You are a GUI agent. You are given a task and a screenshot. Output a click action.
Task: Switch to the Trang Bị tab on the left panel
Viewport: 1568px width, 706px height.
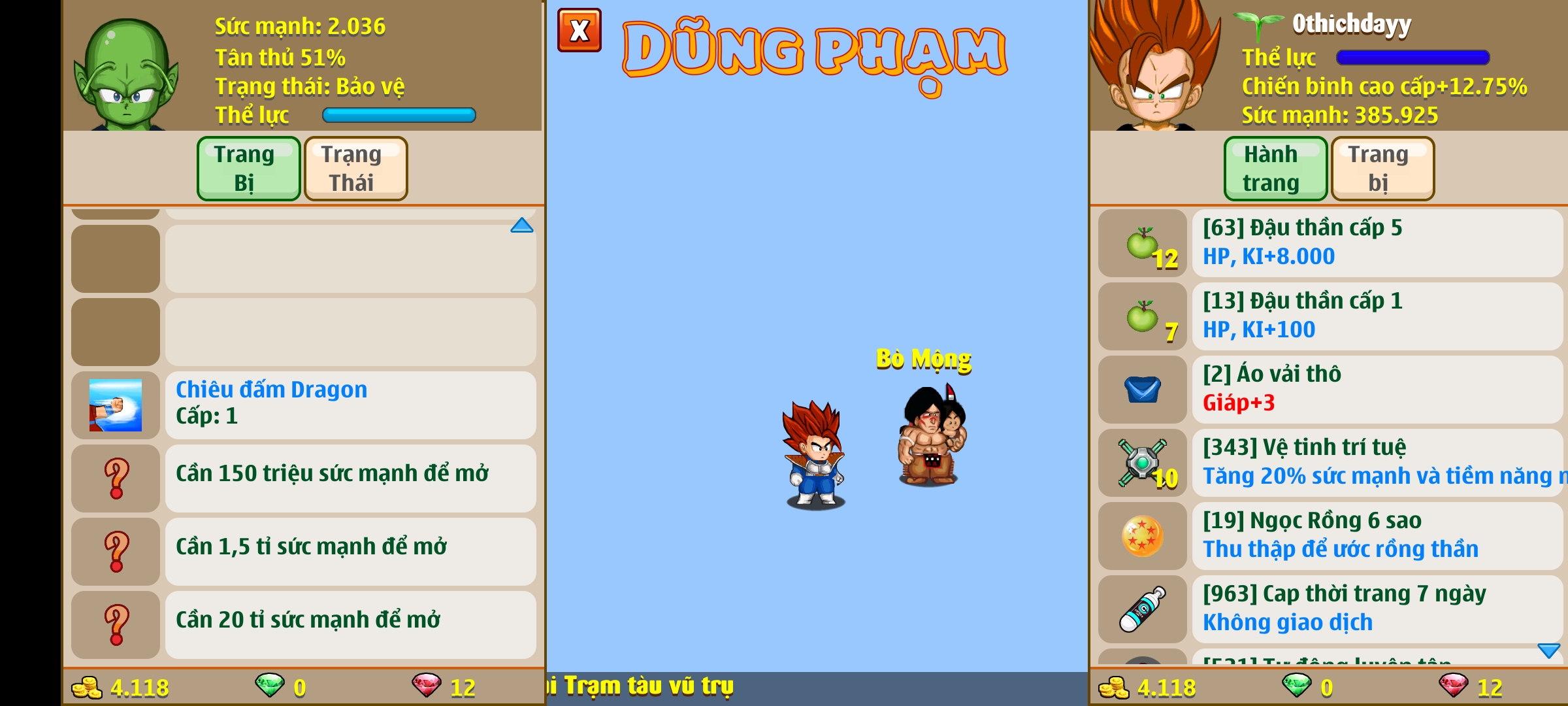click(x=248, y=168)
